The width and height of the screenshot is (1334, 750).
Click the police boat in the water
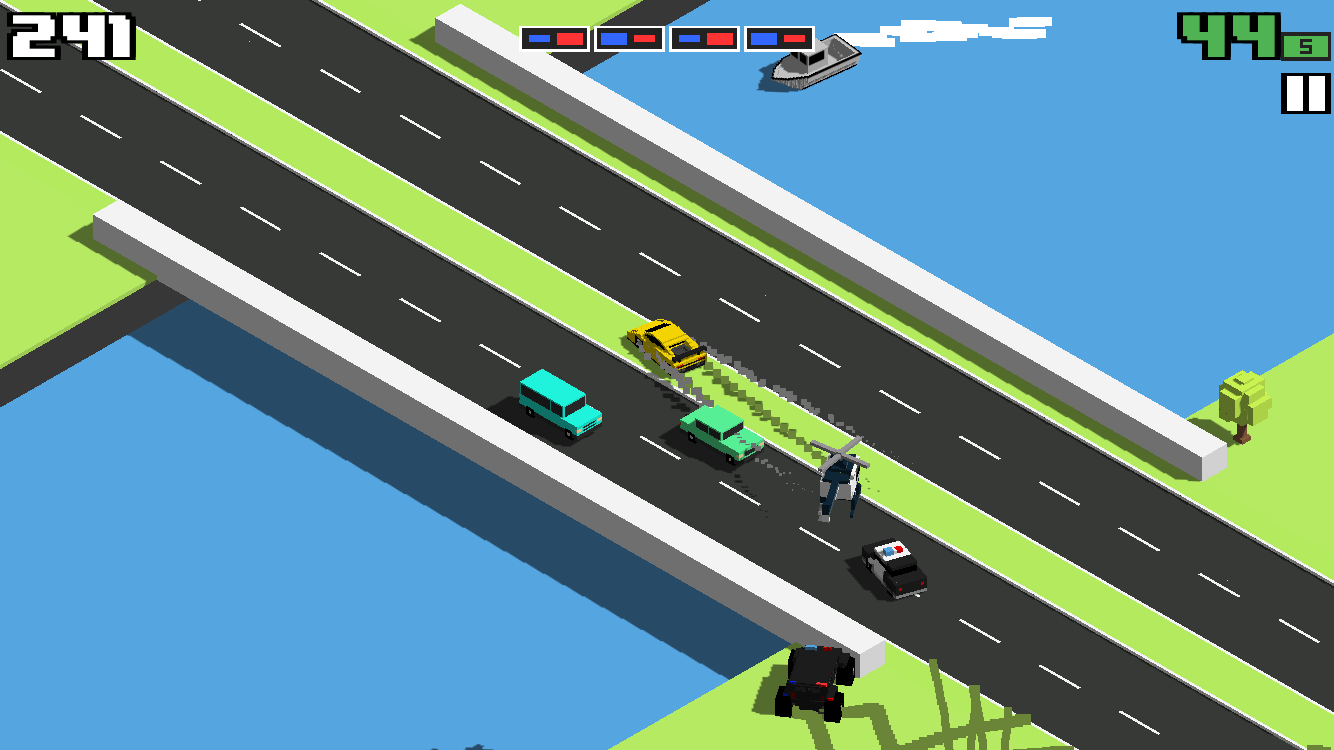pos(817,62)
